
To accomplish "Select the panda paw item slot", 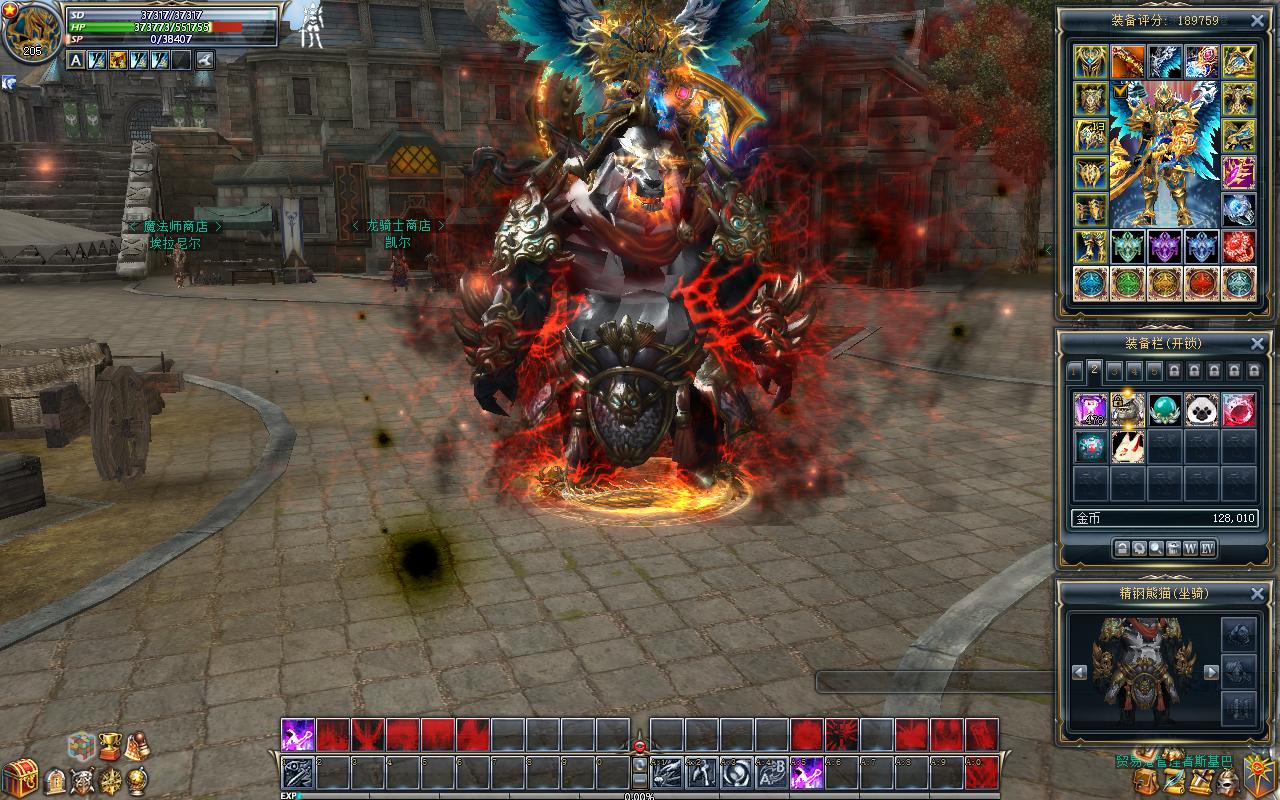I will (x=1202, y=409).
